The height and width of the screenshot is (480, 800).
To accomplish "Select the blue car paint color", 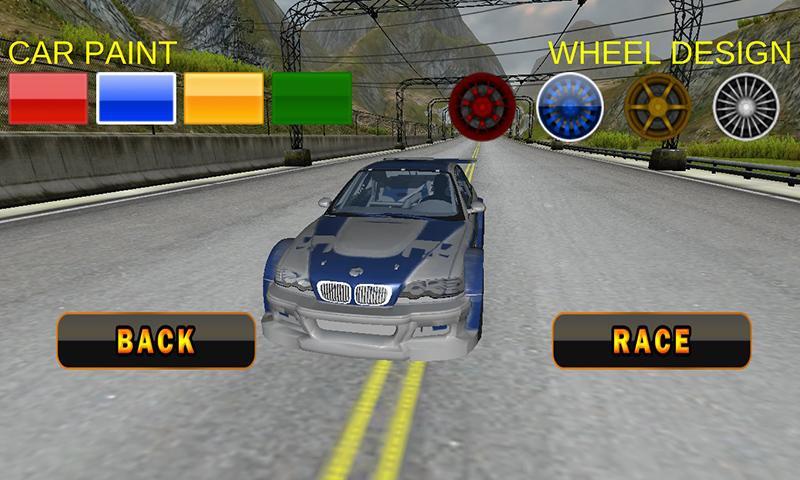I will [136, 98].
